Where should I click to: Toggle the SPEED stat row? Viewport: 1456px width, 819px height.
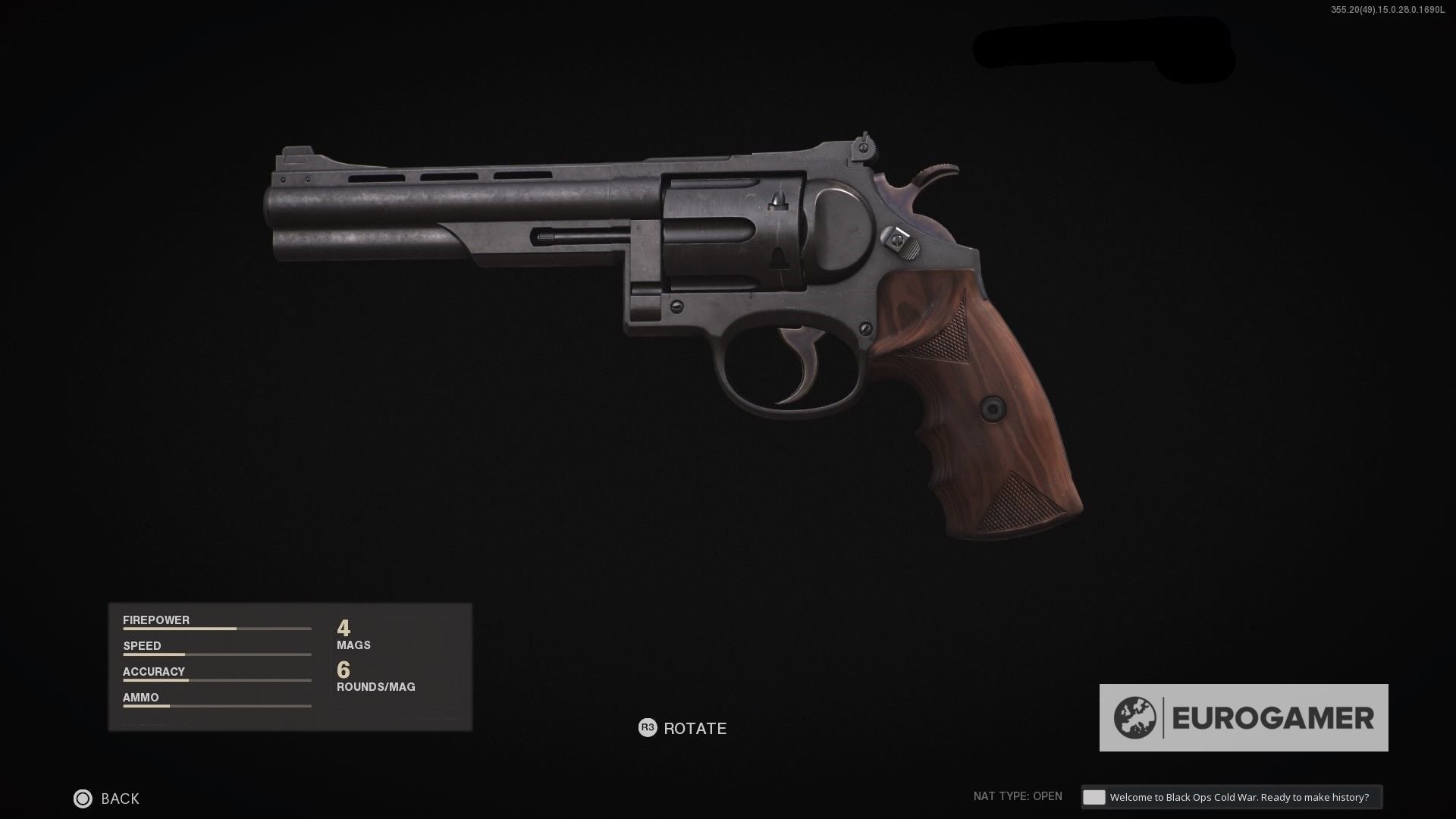click(x=142, y=646)
